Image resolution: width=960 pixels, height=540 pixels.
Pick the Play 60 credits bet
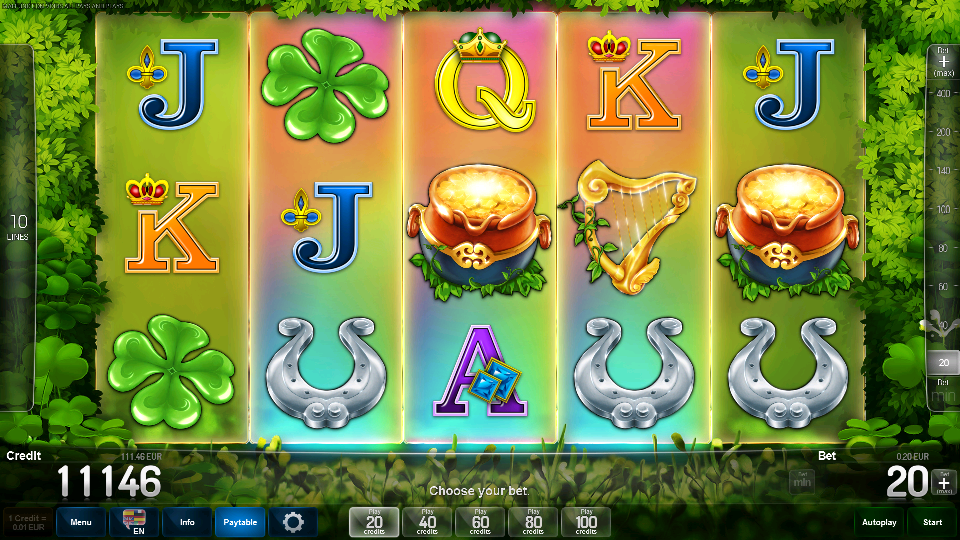(x=480, y=522)
